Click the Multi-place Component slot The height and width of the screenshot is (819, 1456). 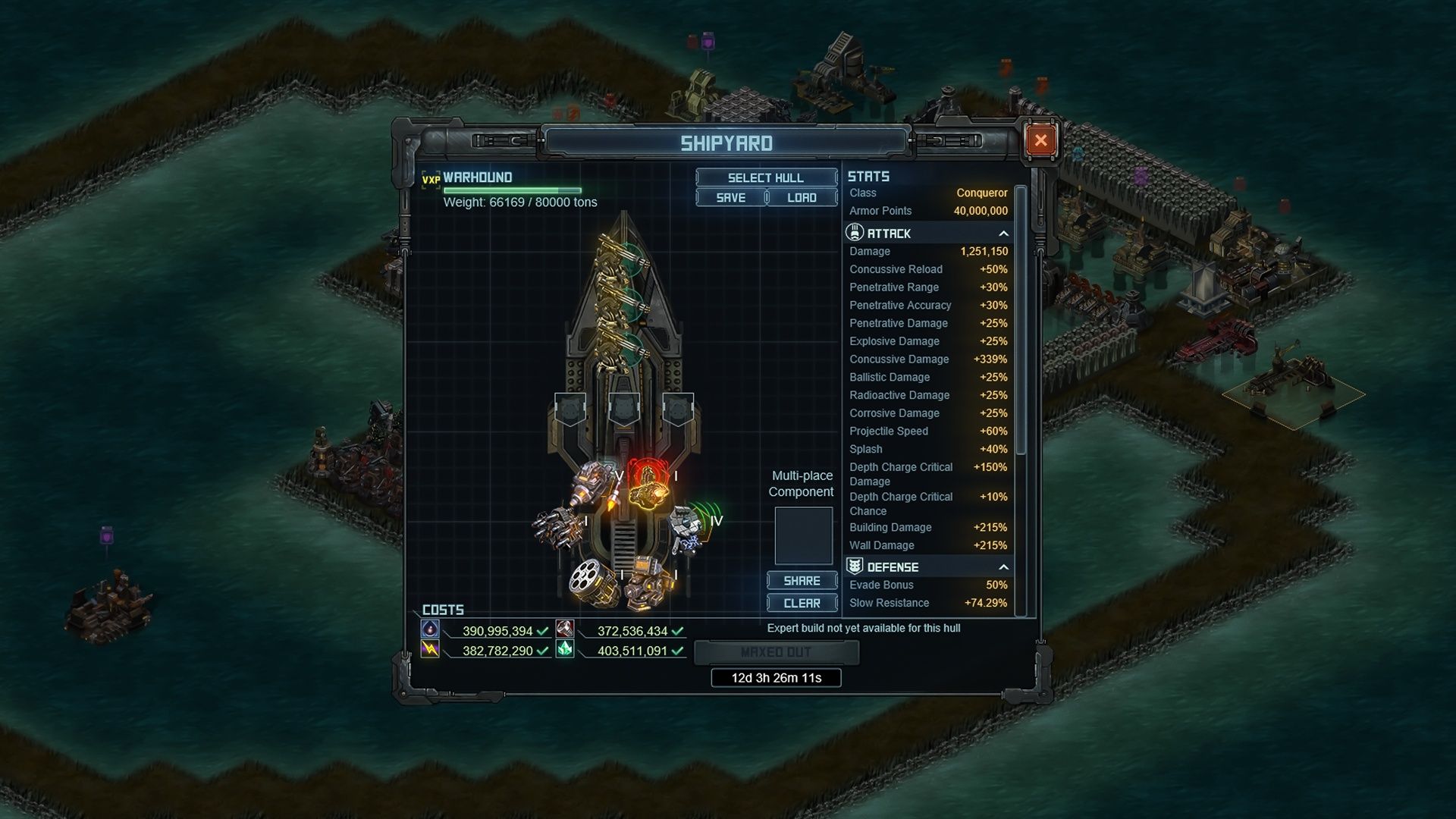point(802,535)
